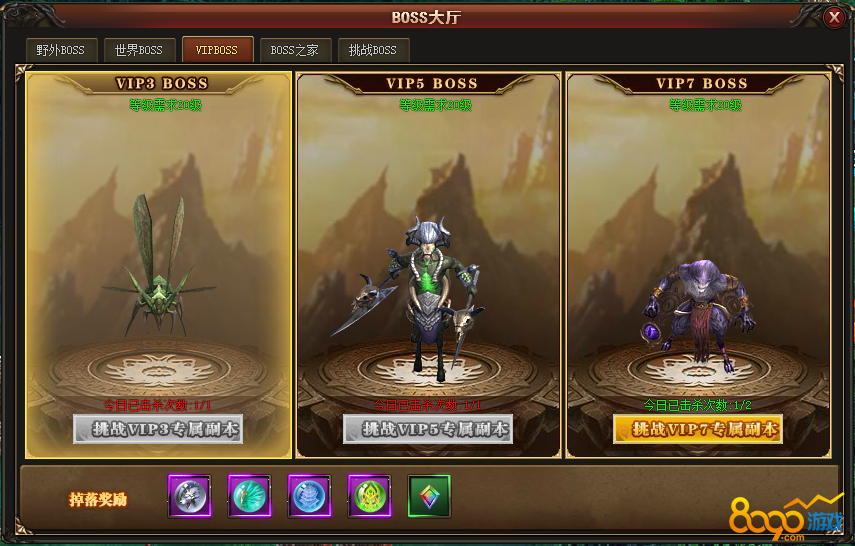
Task: Inspect the blue orb drop reward
Action: pos(309,496)
